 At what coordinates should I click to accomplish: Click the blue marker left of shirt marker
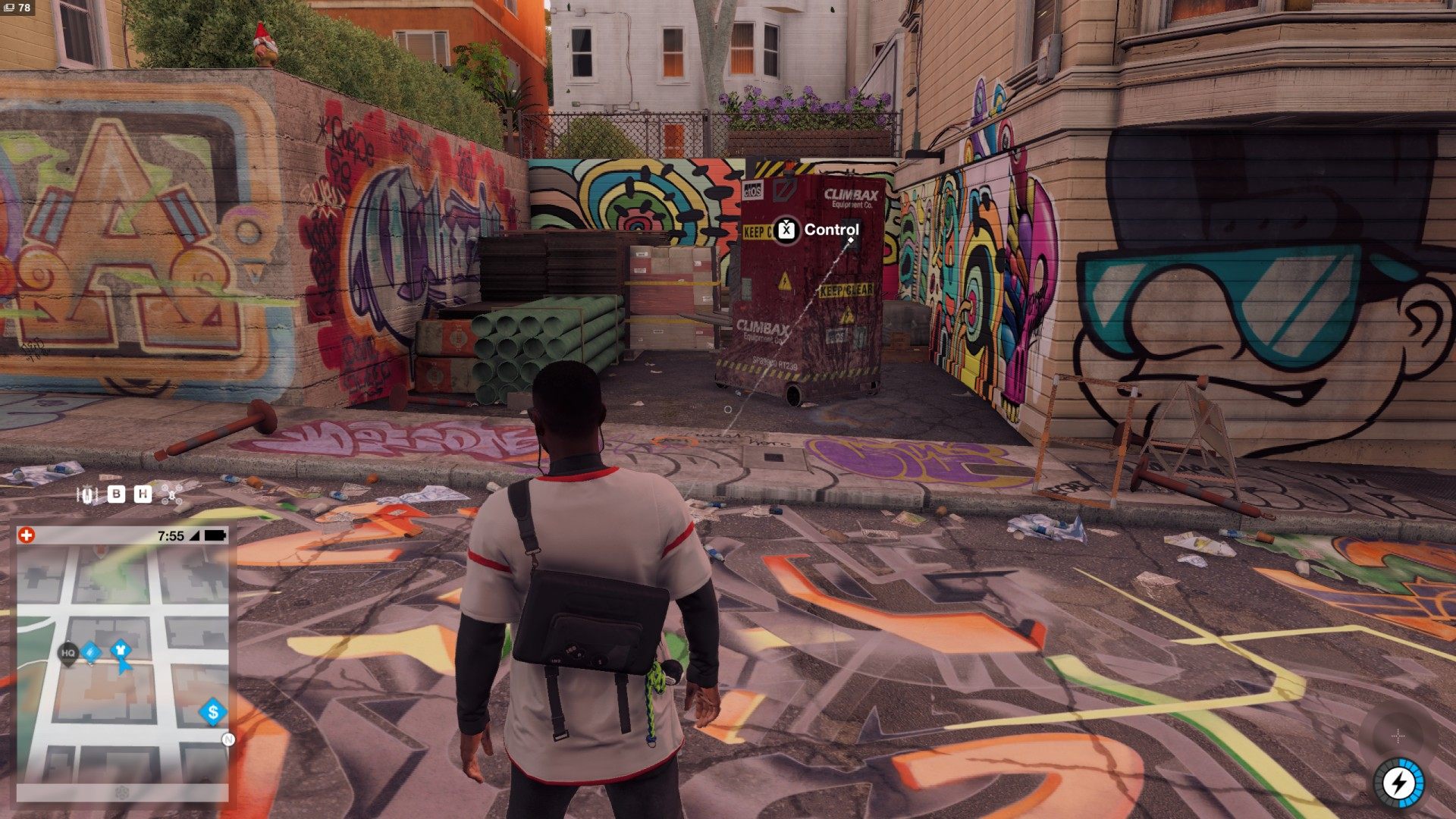(x=91, y=651)
